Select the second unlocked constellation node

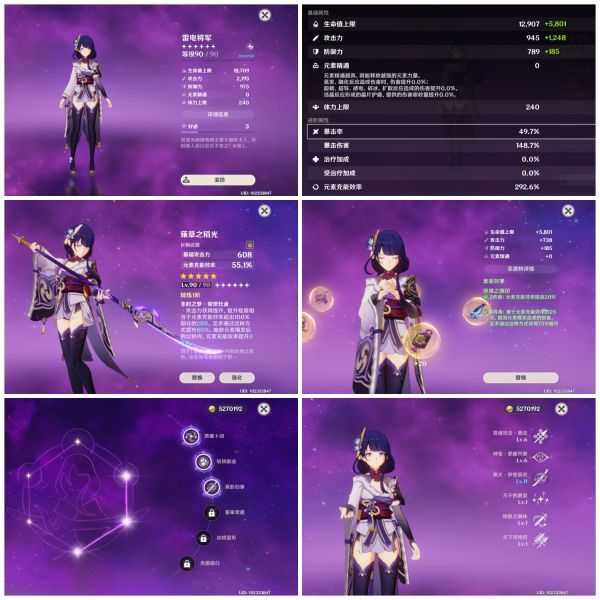(201, 461)
